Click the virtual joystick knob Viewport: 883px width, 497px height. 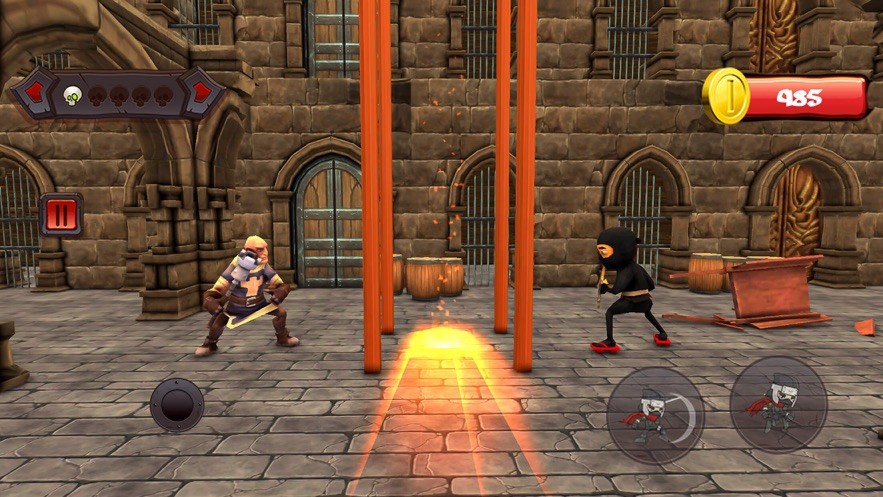[x=177, y=405]
